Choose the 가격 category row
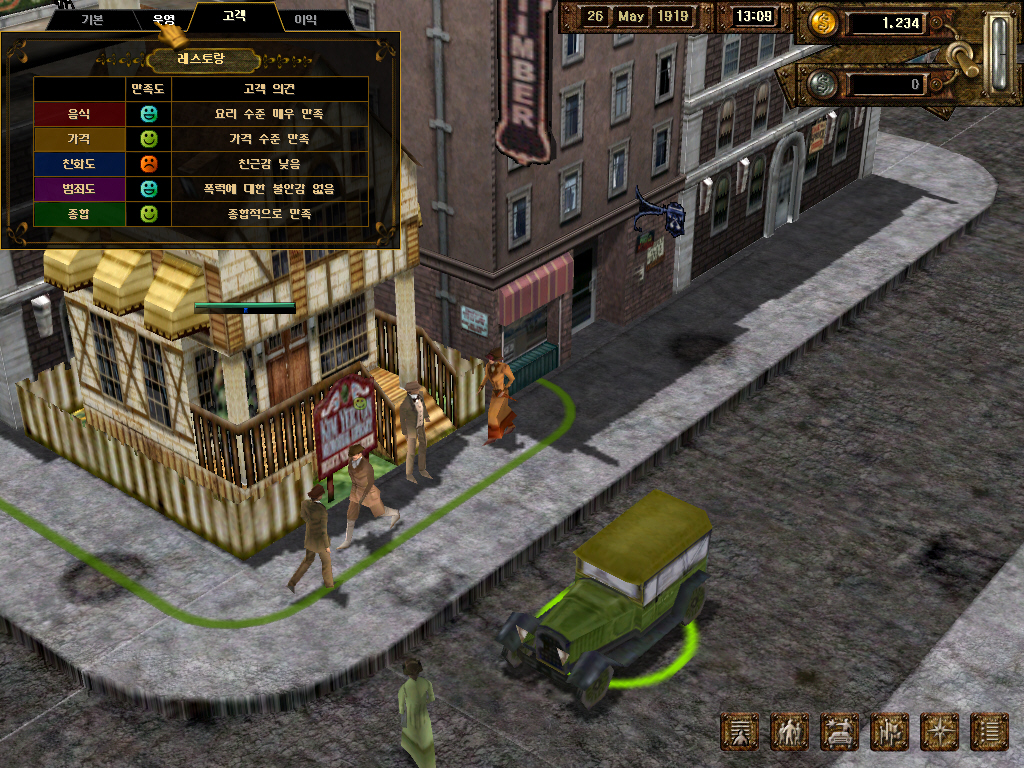The width and height of the screenshot is (1024, 768). (78, 139)
